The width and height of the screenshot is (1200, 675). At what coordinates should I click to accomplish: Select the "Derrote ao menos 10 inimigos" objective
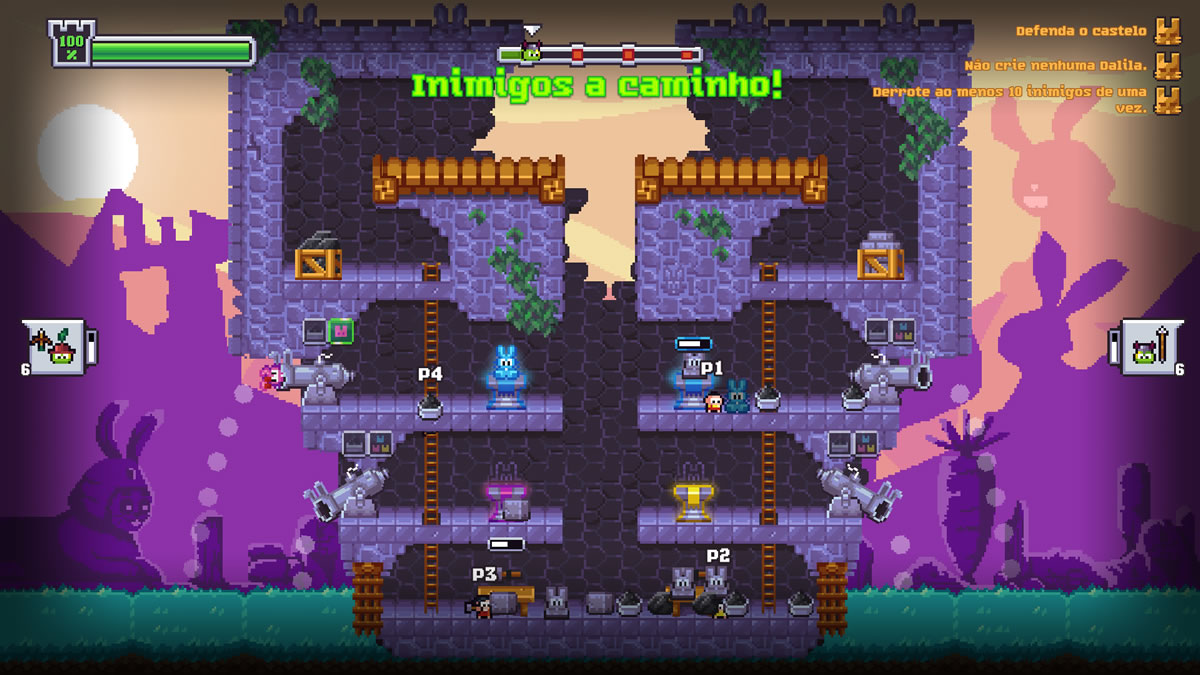point(1010,98)
